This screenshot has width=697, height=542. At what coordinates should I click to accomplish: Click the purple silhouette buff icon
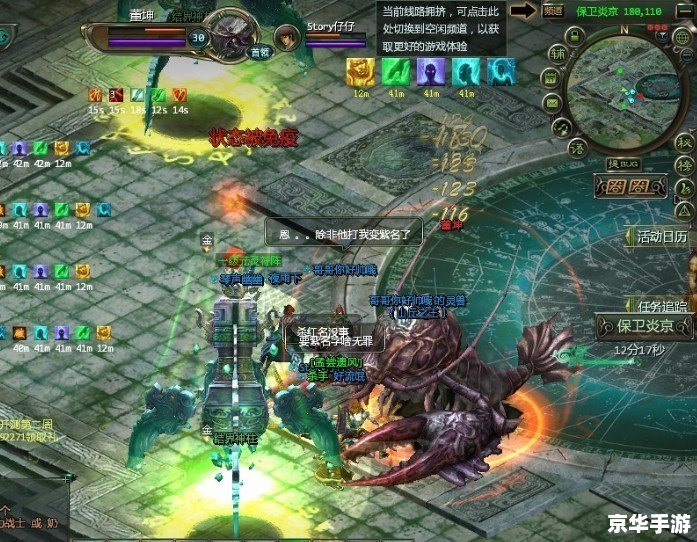tap(432, 71)
